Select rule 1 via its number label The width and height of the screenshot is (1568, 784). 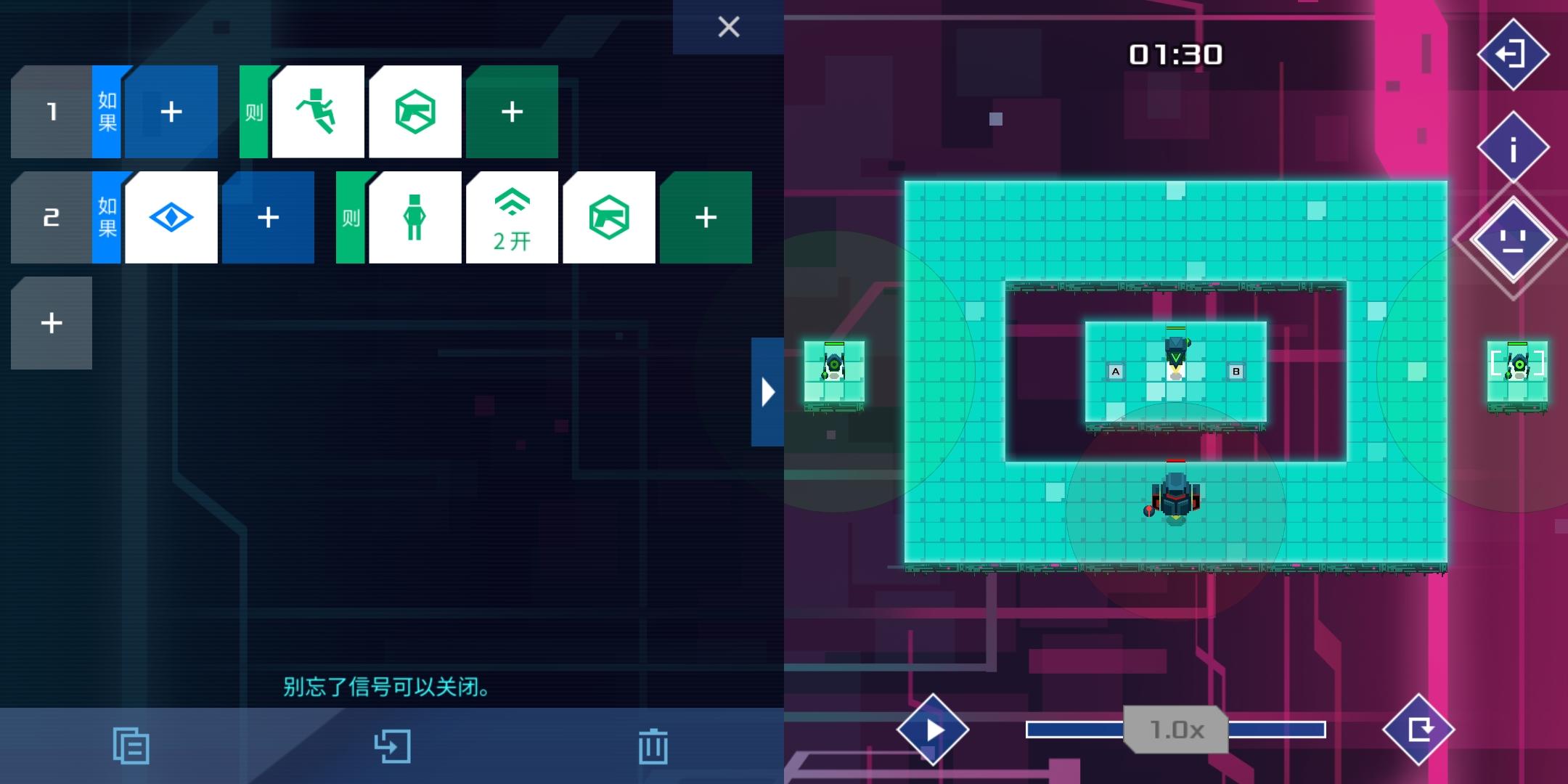pos(51,113)
